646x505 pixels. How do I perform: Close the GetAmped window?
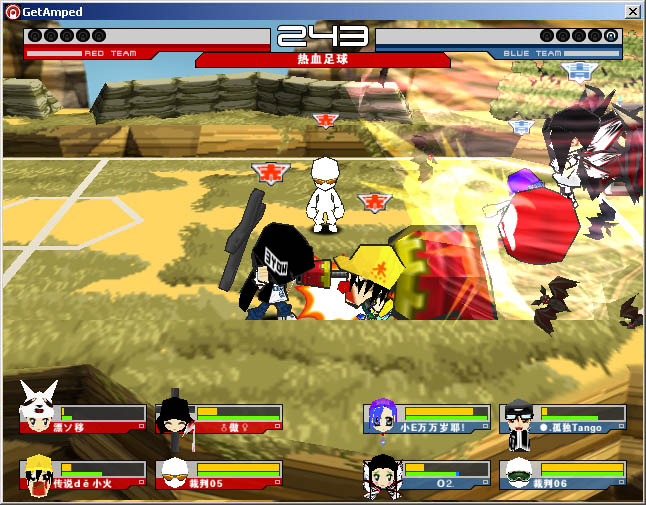pos(632,11)
